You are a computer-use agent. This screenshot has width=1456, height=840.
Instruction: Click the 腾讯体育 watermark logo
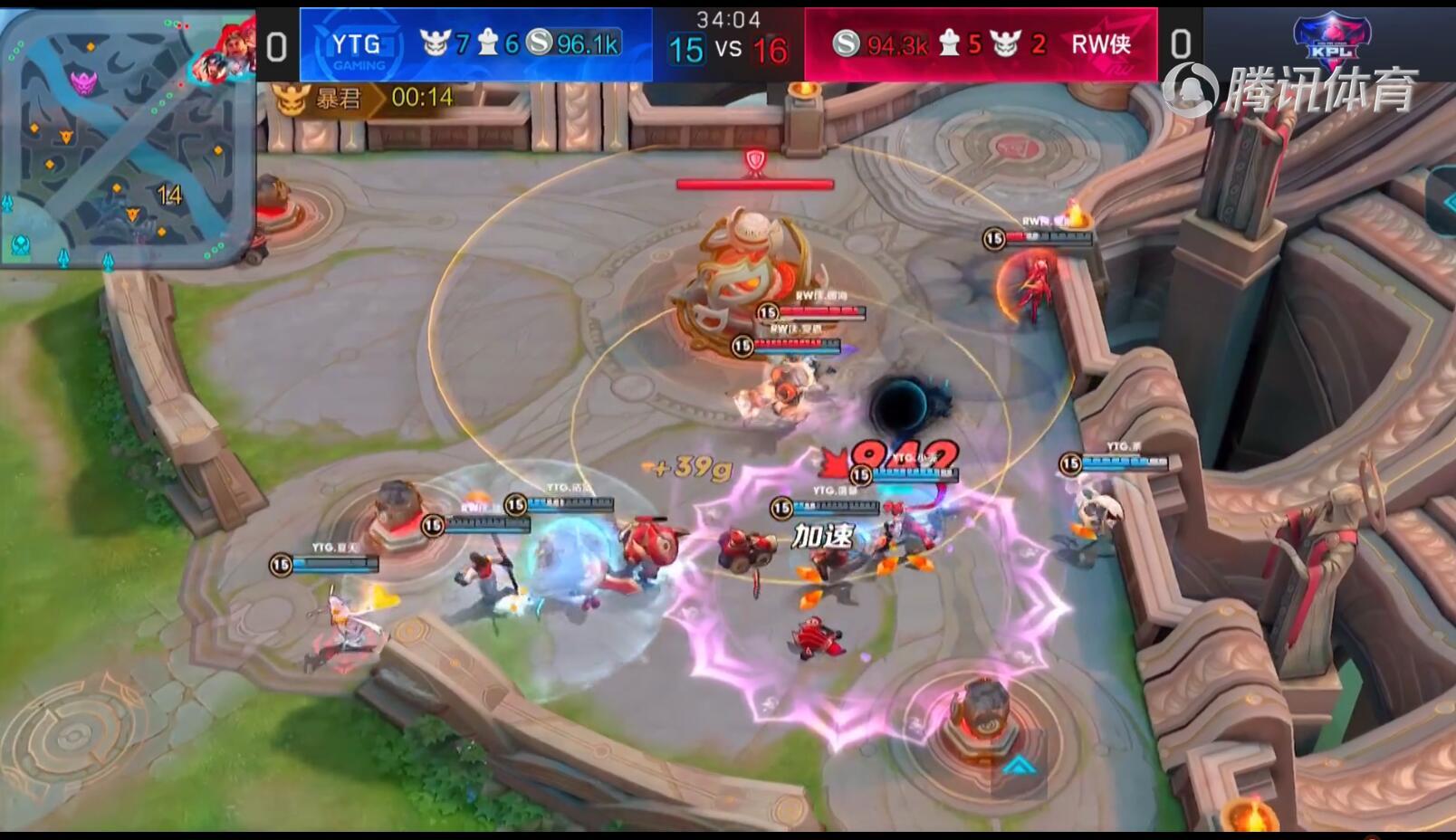pyautogui.click(x=1289, y=91)
